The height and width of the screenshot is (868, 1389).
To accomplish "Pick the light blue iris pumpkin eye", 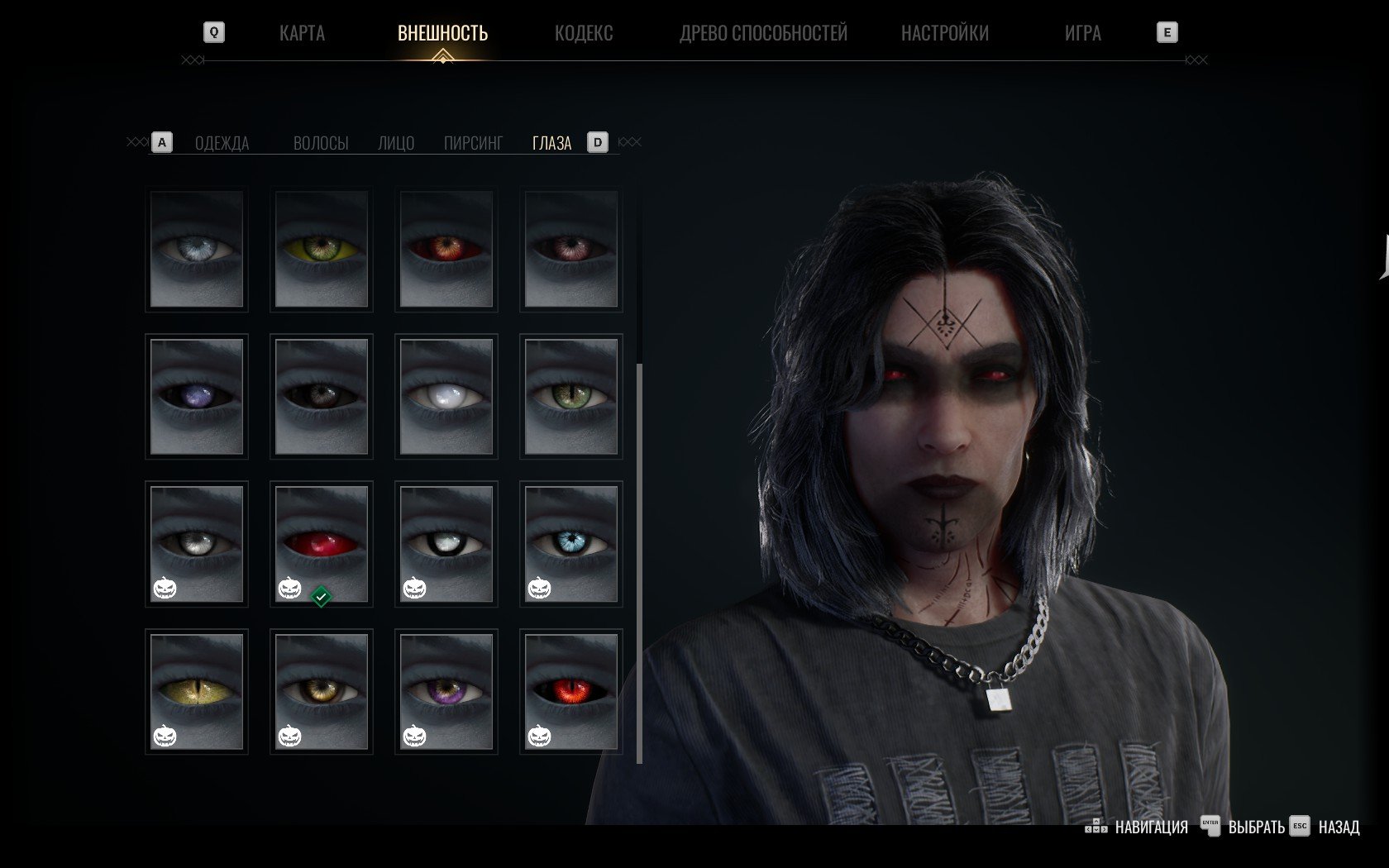I will (571, 544).
